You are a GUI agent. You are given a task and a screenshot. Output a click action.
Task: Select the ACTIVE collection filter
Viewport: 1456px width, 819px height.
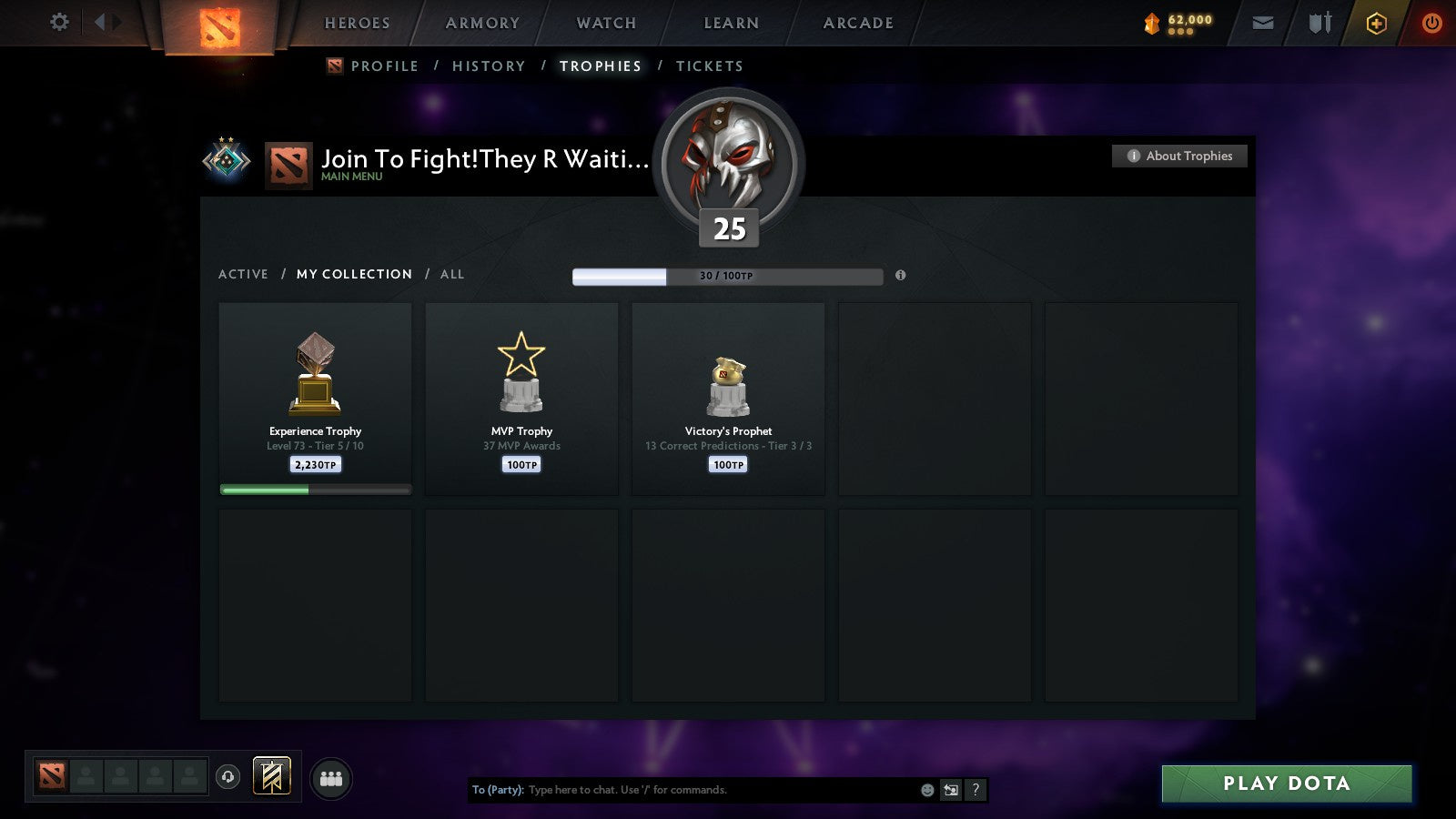point(244,274)
